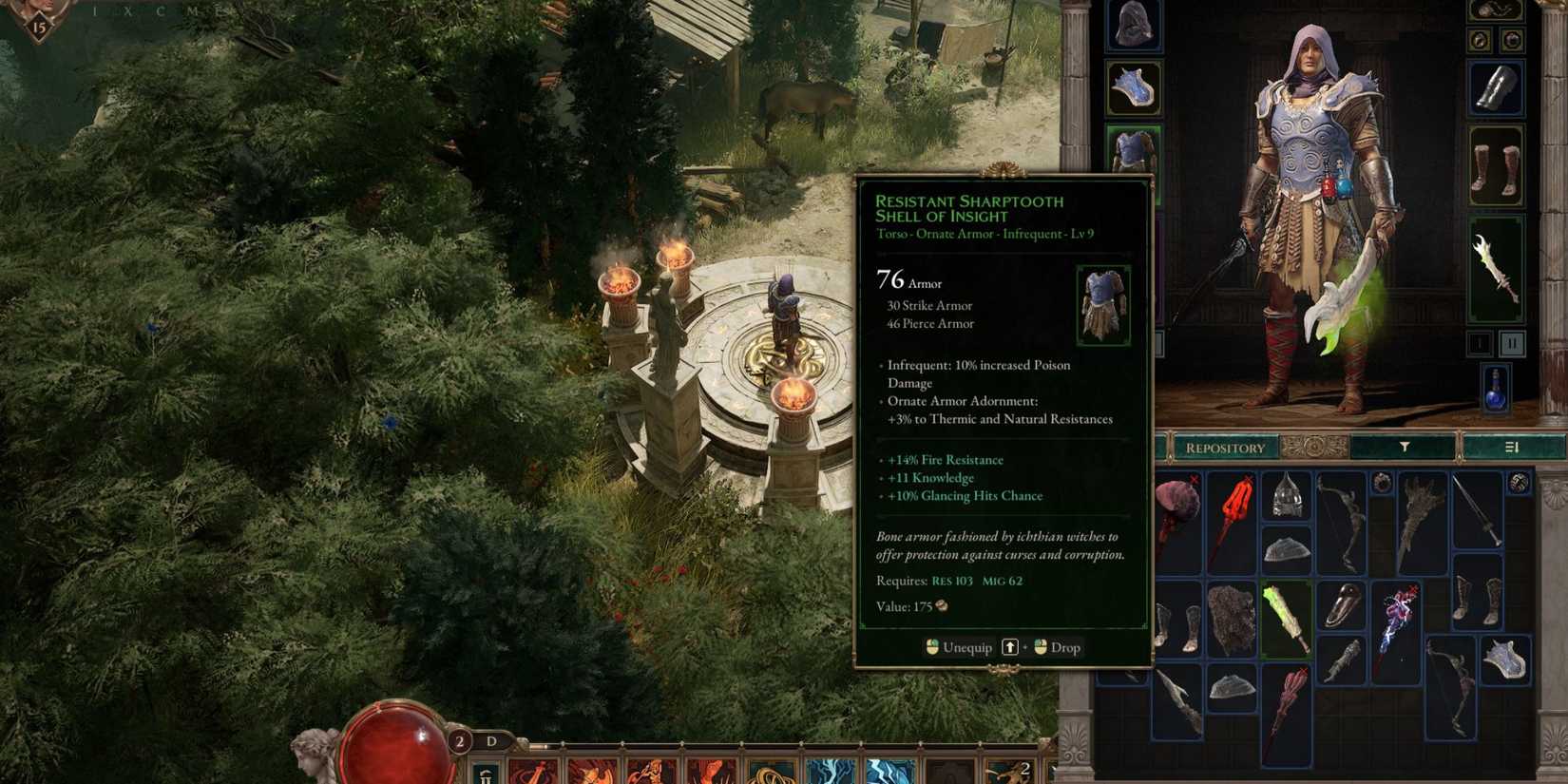Switch to weapon set I

pos(1480,343)
